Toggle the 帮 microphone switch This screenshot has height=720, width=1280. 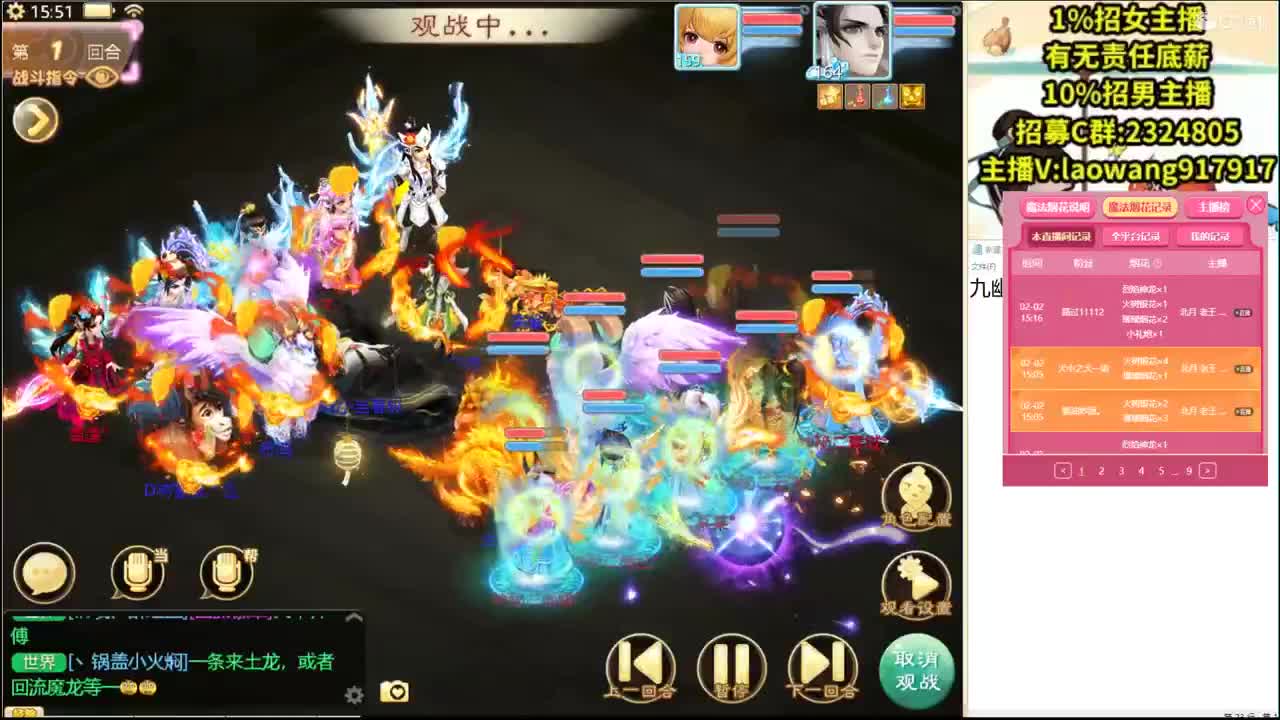(225, 571)
